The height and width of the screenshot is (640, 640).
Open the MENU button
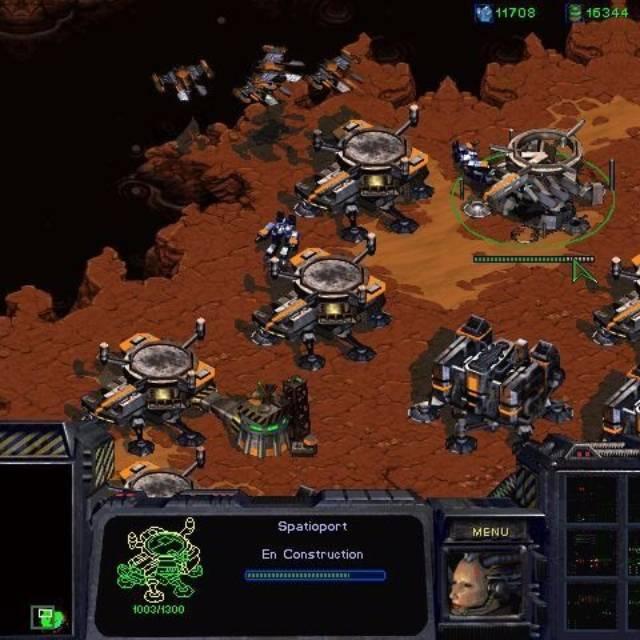pyautogui.click(x=490, y=532)
